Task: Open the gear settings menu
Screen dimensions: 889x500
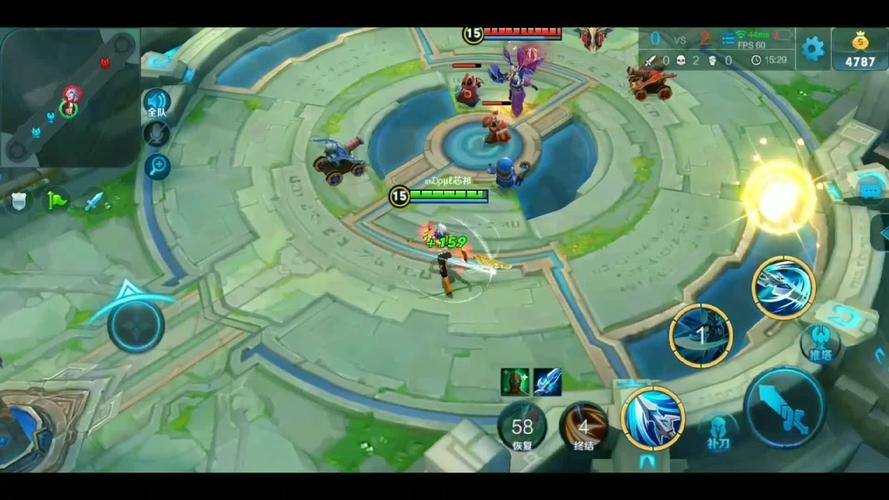Action: click(813, 47)
